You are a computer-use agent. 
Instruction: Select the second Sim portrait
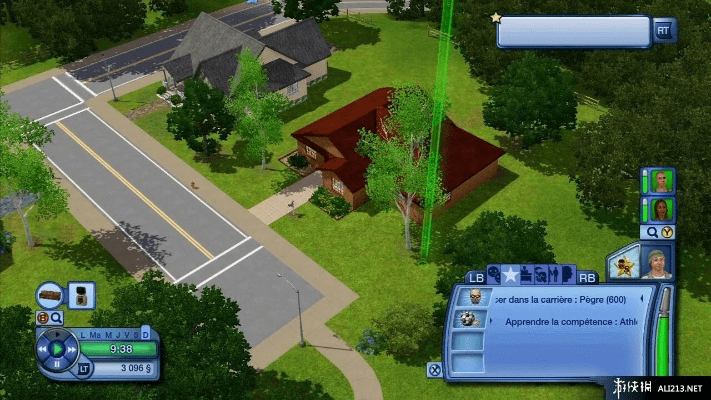(660, 209)
